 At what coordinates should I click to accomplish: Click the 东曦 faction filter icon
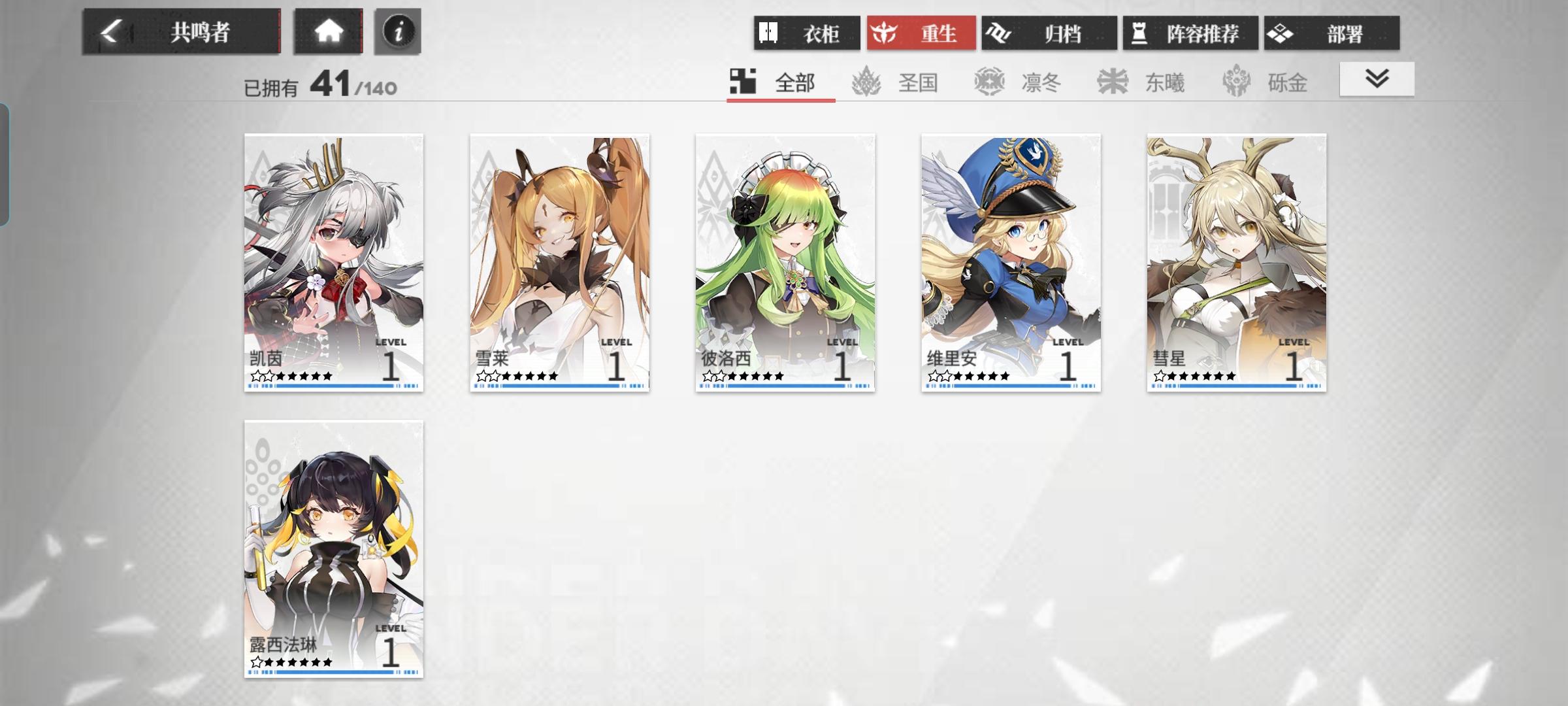tap(1111, 82)
